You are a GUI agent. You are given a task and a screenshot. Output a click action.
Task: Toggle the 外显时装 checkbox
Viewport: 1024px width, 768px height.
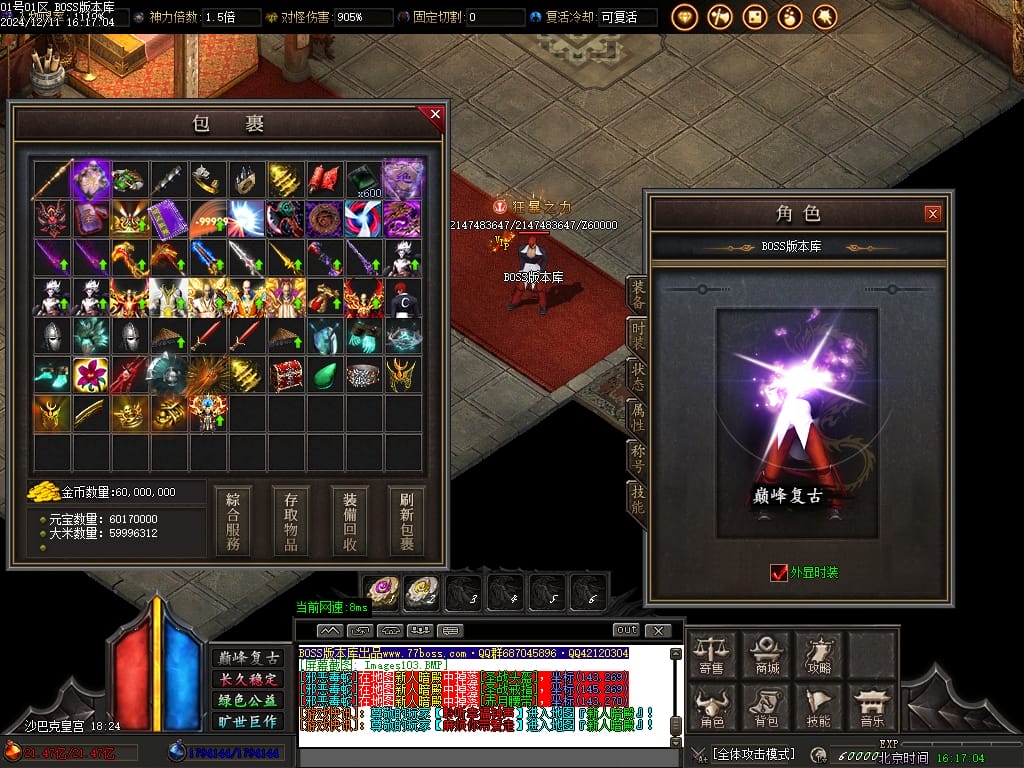pos(779,573)
